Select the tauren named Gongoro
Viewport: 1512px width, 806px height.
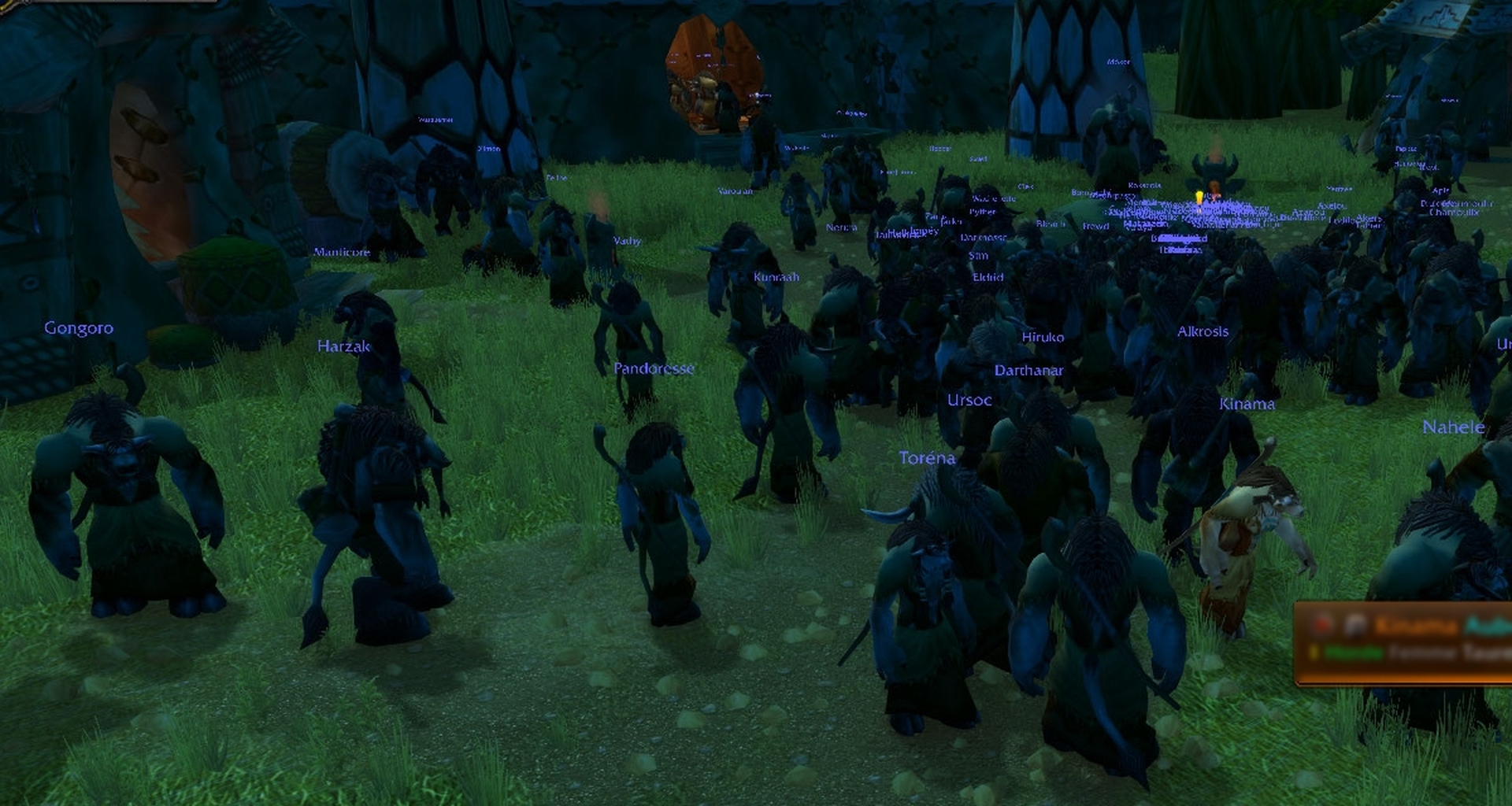point(79,328)
